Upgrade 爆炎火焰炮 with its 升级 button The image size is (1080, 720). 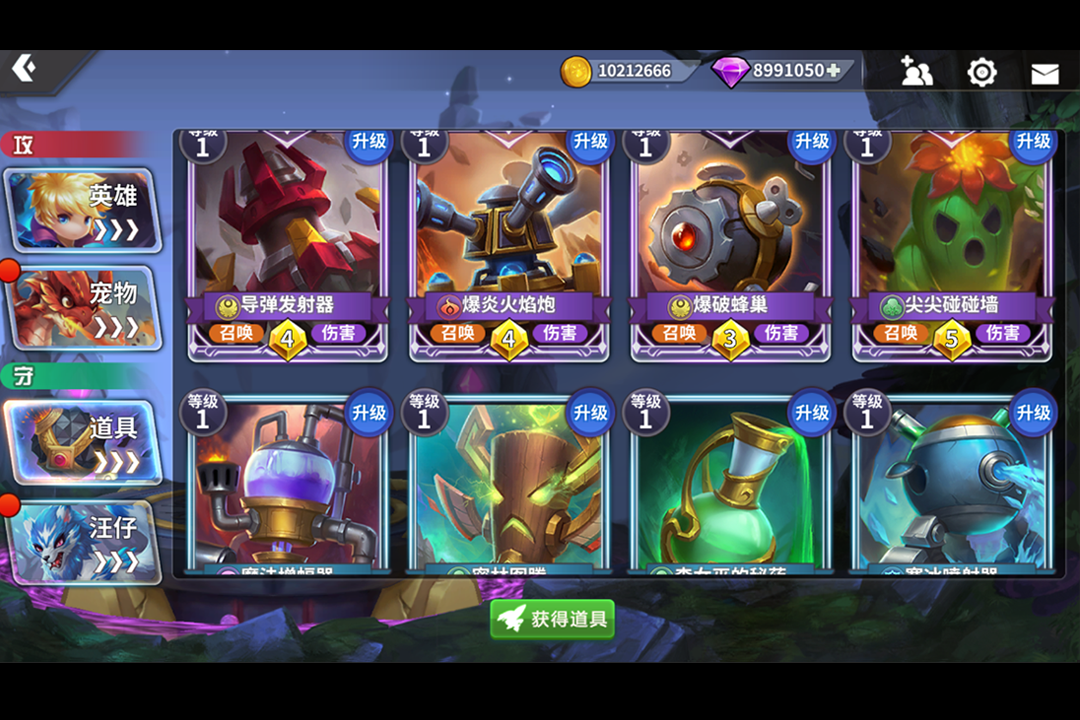591,142
